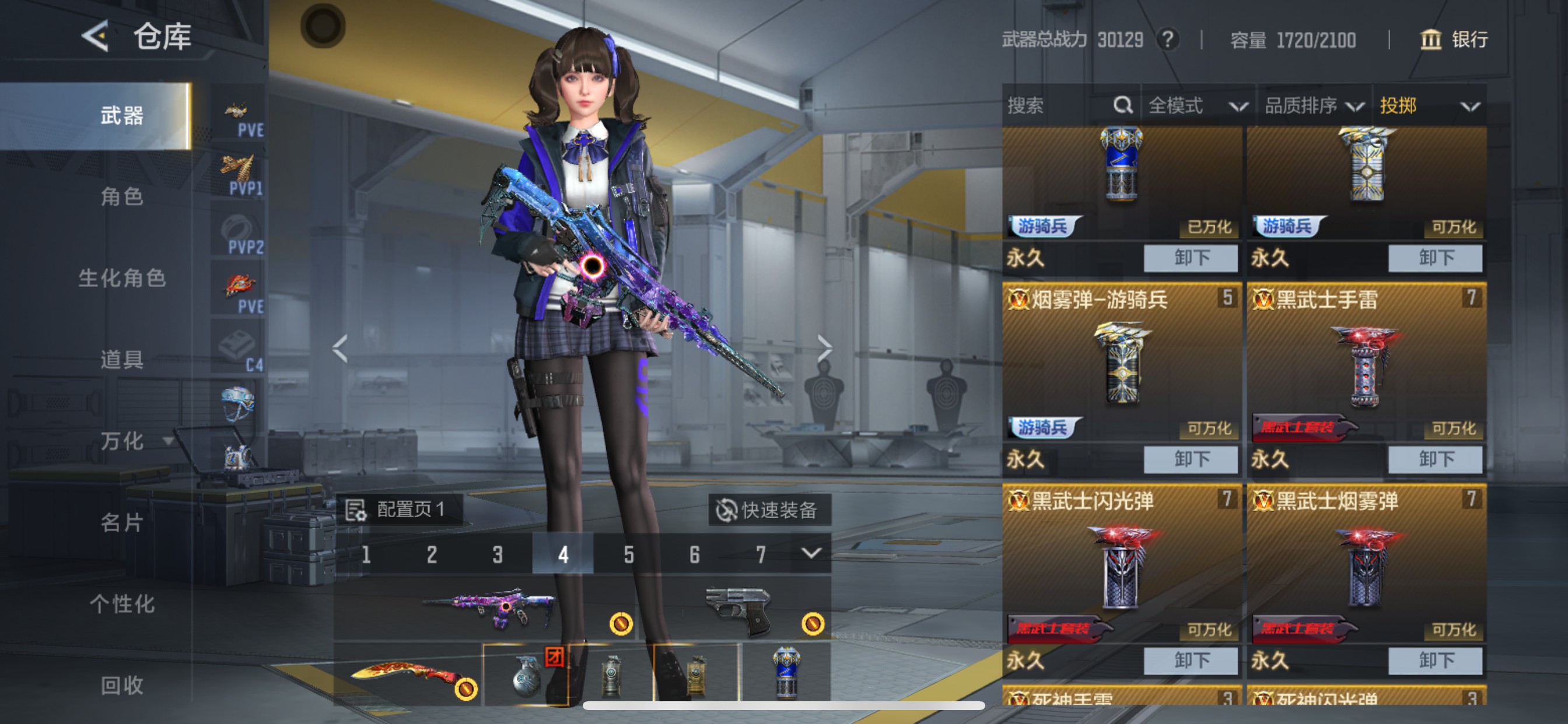Unequip the 黑武士闪光弹 flashbang
The width and height of the screenshot is (1568, 724).
(x=1190, y=660)
